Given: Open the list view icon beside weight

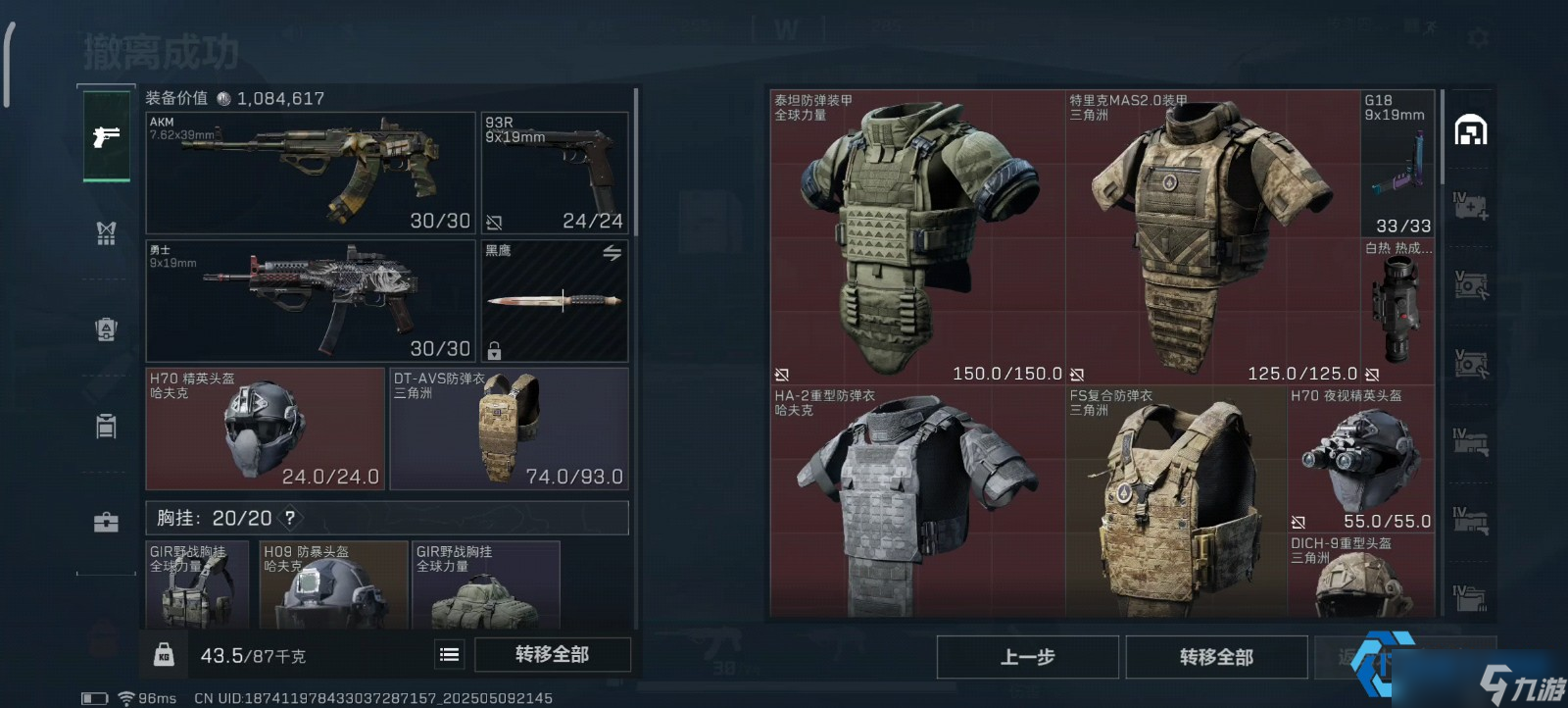Looking at the screenshot, I should [x=450, y=655].
